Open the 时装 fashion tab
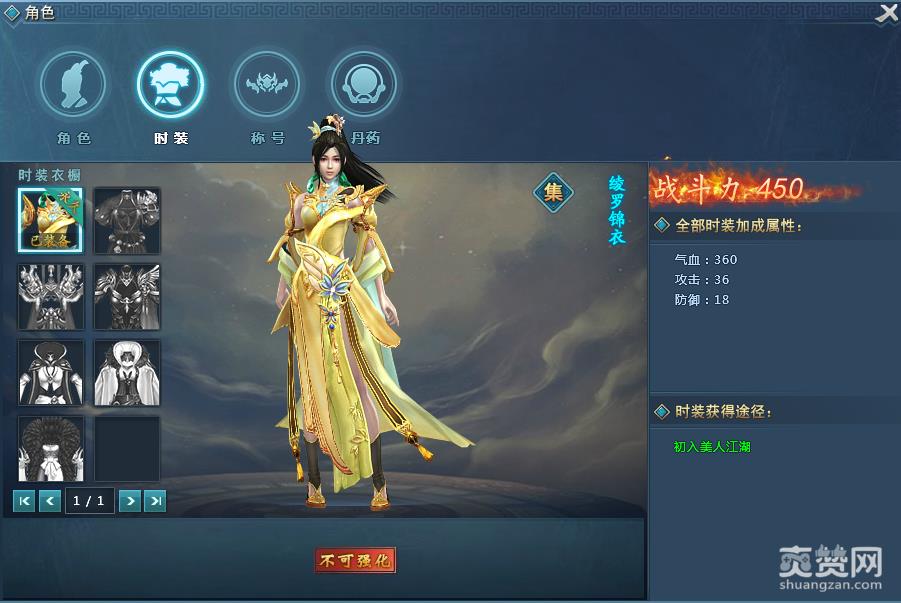Image resolution: width=901 pixels, height=603 pixels. [x=170, y=85]
